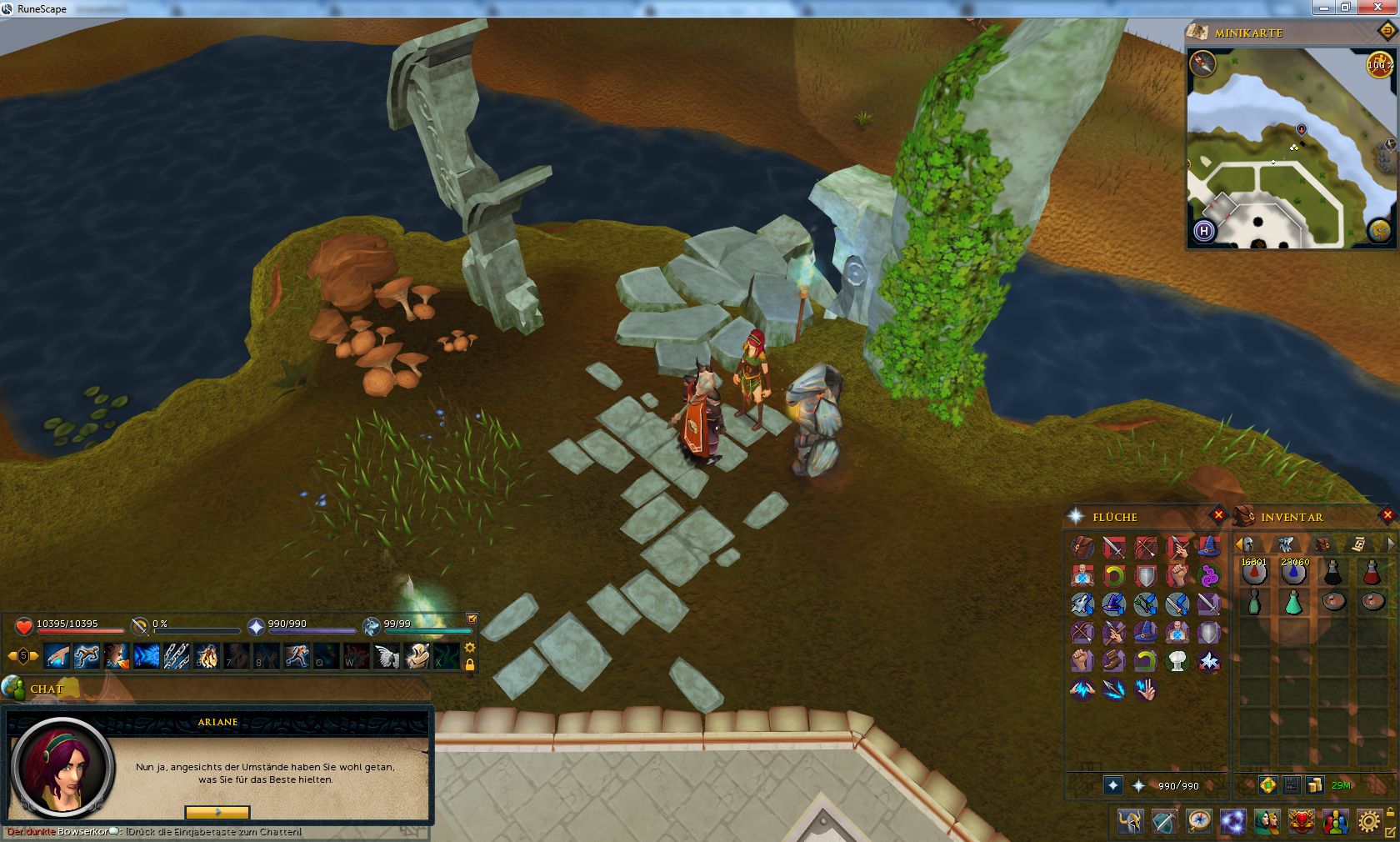Continue Ariane's dialogue with the yellow arrow button
Screen dimensions: 1400x842
tap(217, 812)
